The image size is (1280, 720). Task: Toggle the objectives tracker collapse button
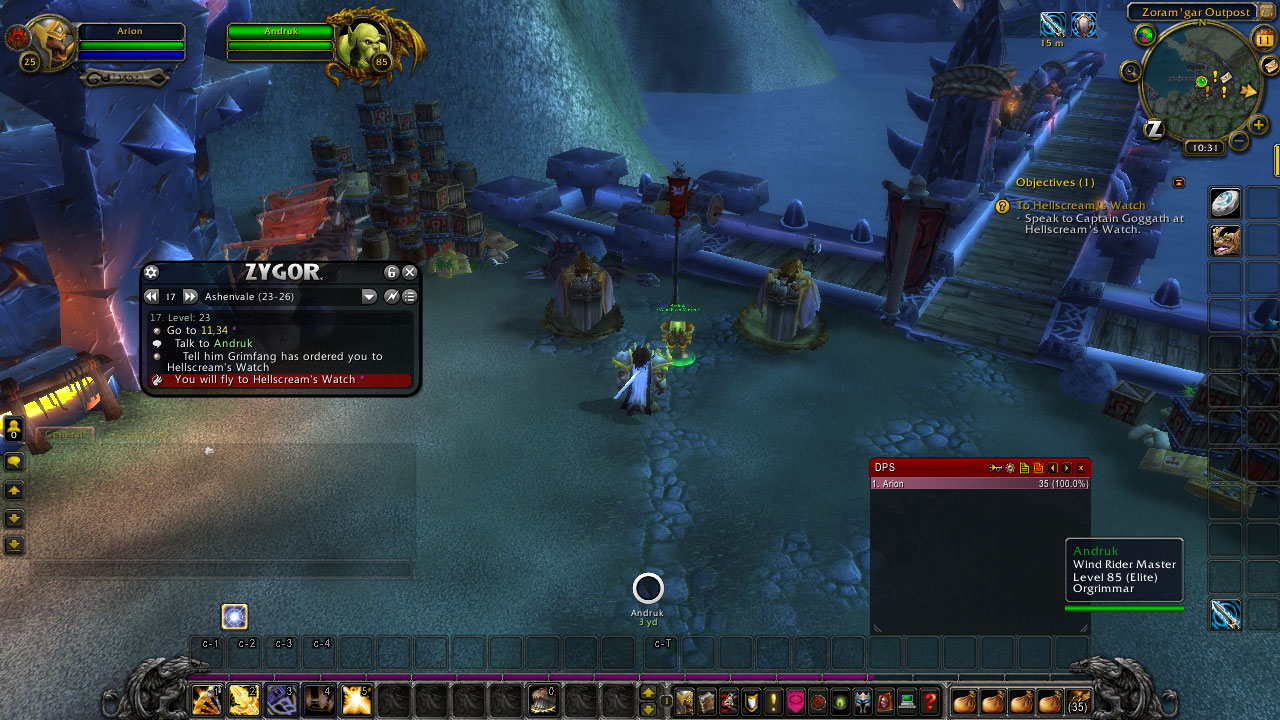click(1178, 183)
